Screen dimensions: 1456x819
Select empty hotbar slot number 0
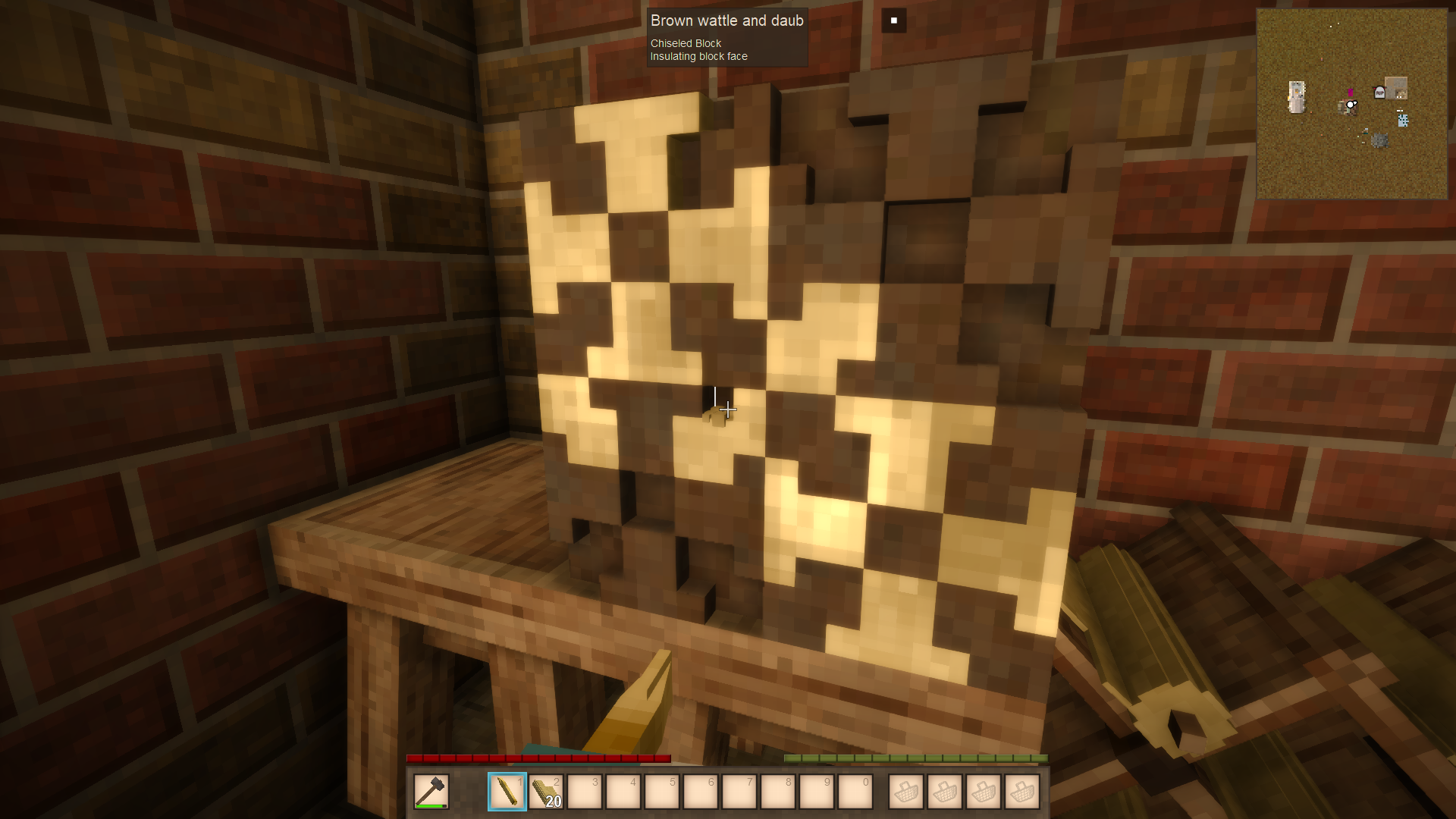pos(855,792)
